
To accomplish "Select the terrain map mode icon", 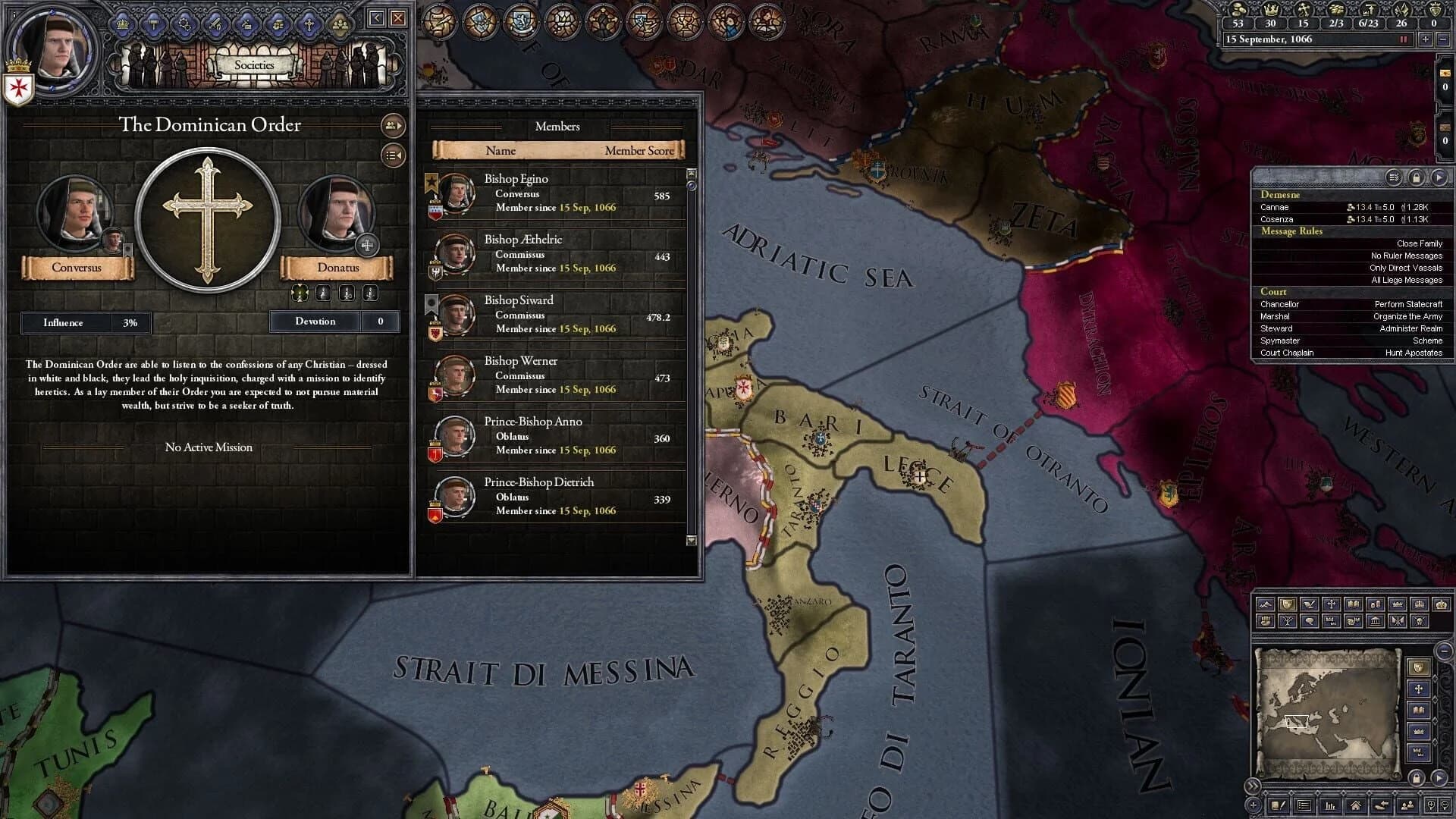I will click(x=1266, y=604).
